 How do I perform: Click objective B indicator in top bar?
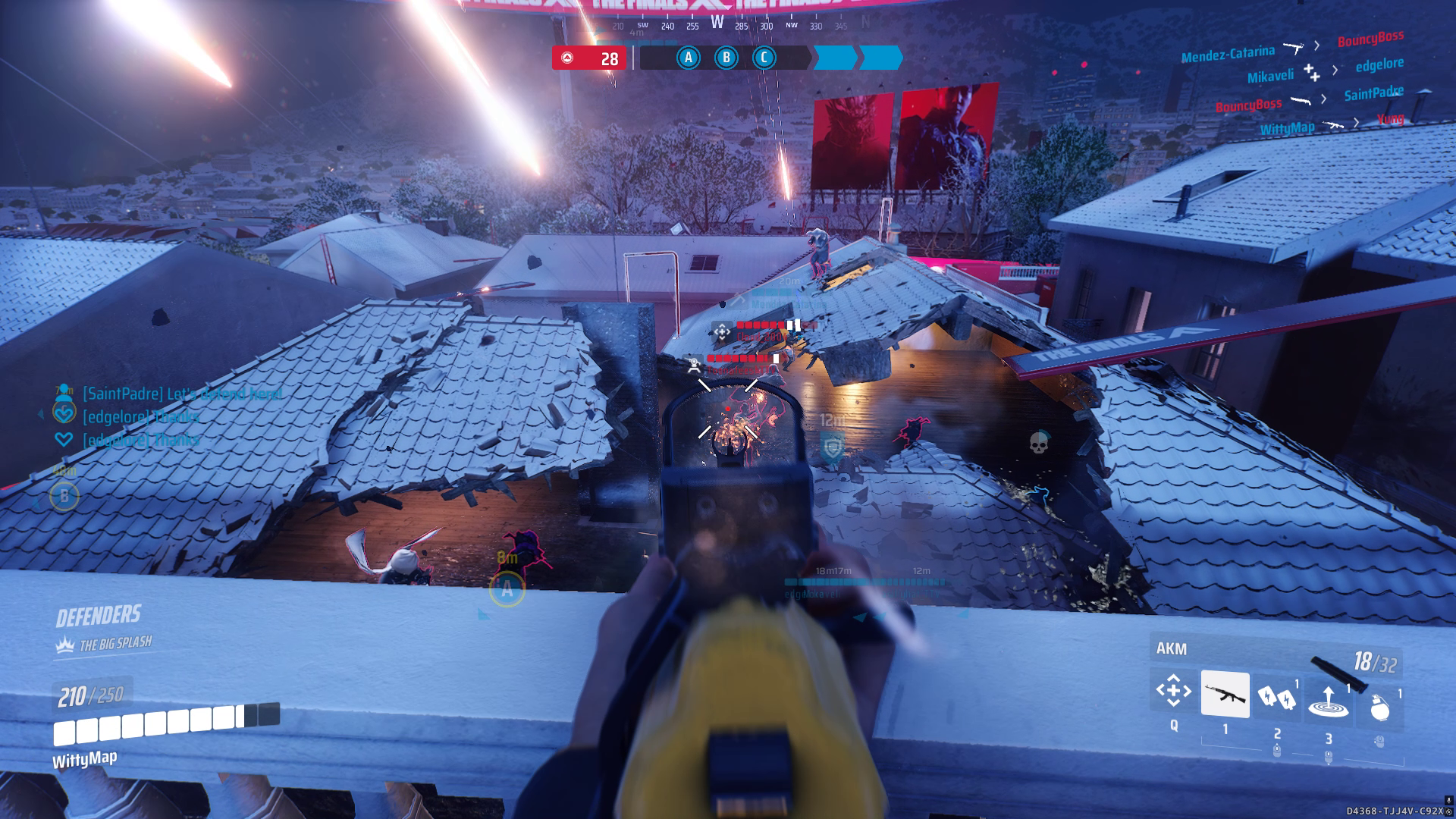726,58
